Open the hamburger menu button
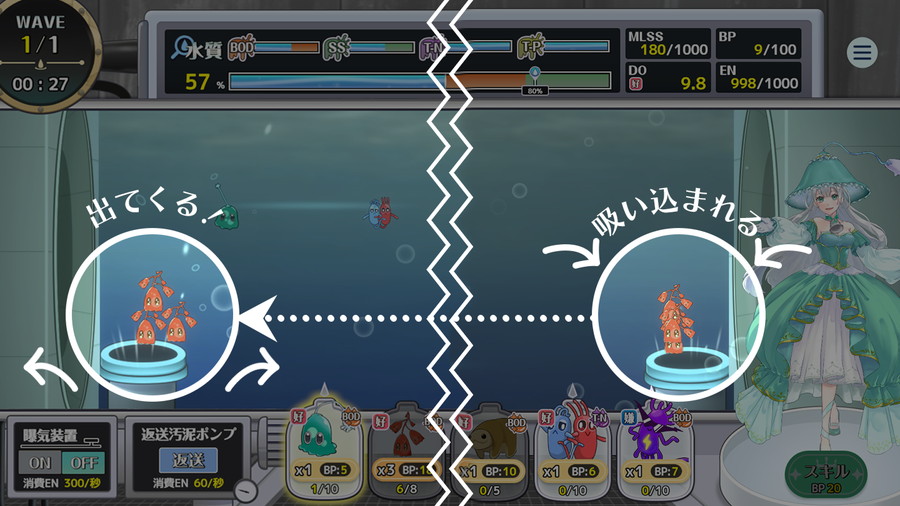900x506 pixels. point(861,53)
